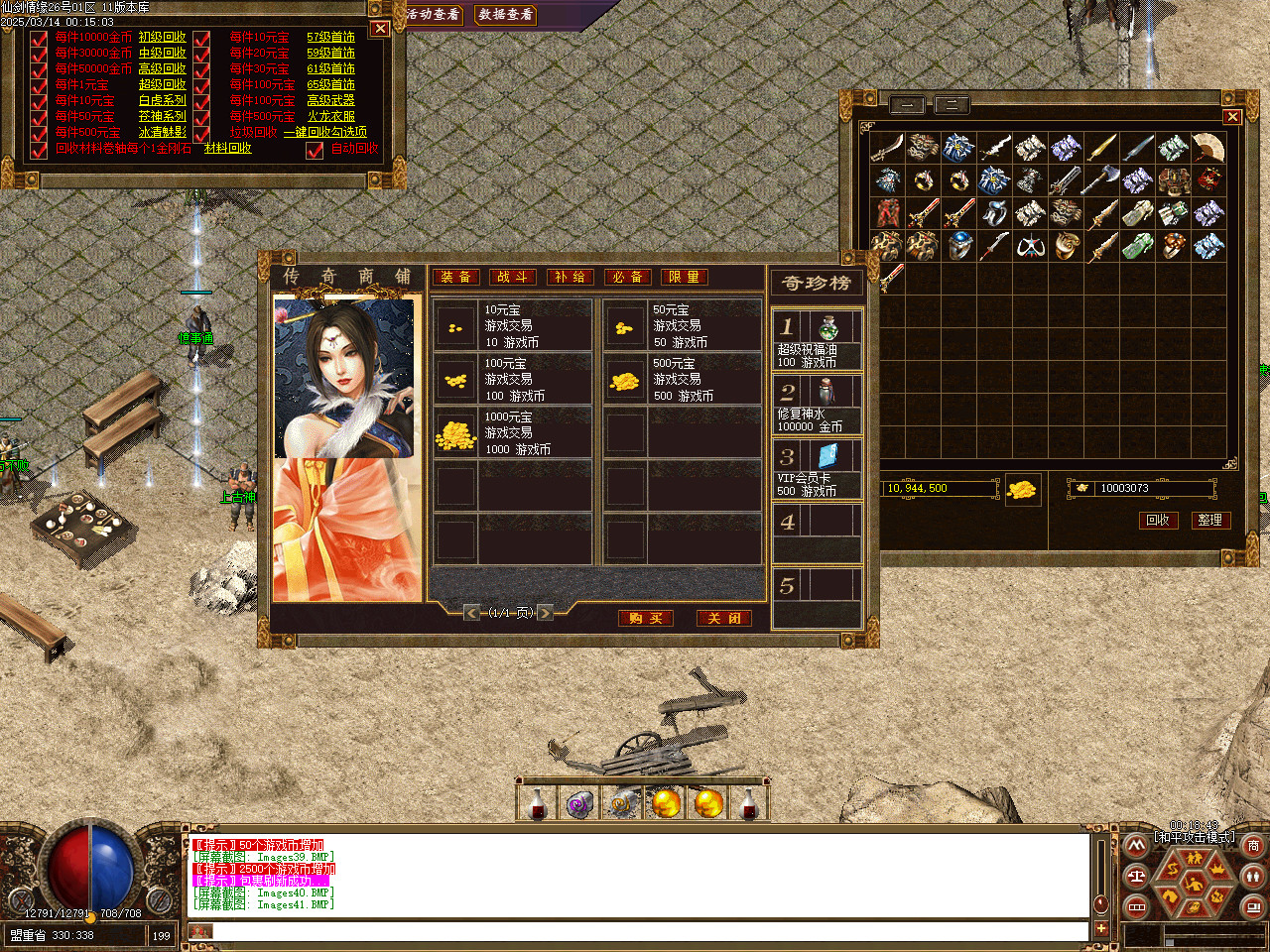Sort the bag with 整理
This screenshot has width=1270, height=952.
1209,520
